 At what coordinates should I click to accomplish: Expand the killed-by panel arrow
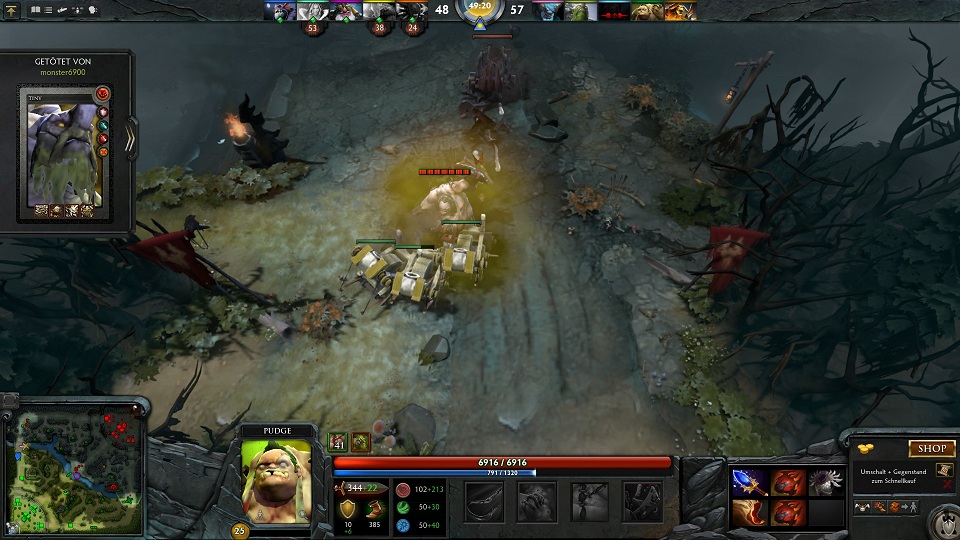[130, 141]
